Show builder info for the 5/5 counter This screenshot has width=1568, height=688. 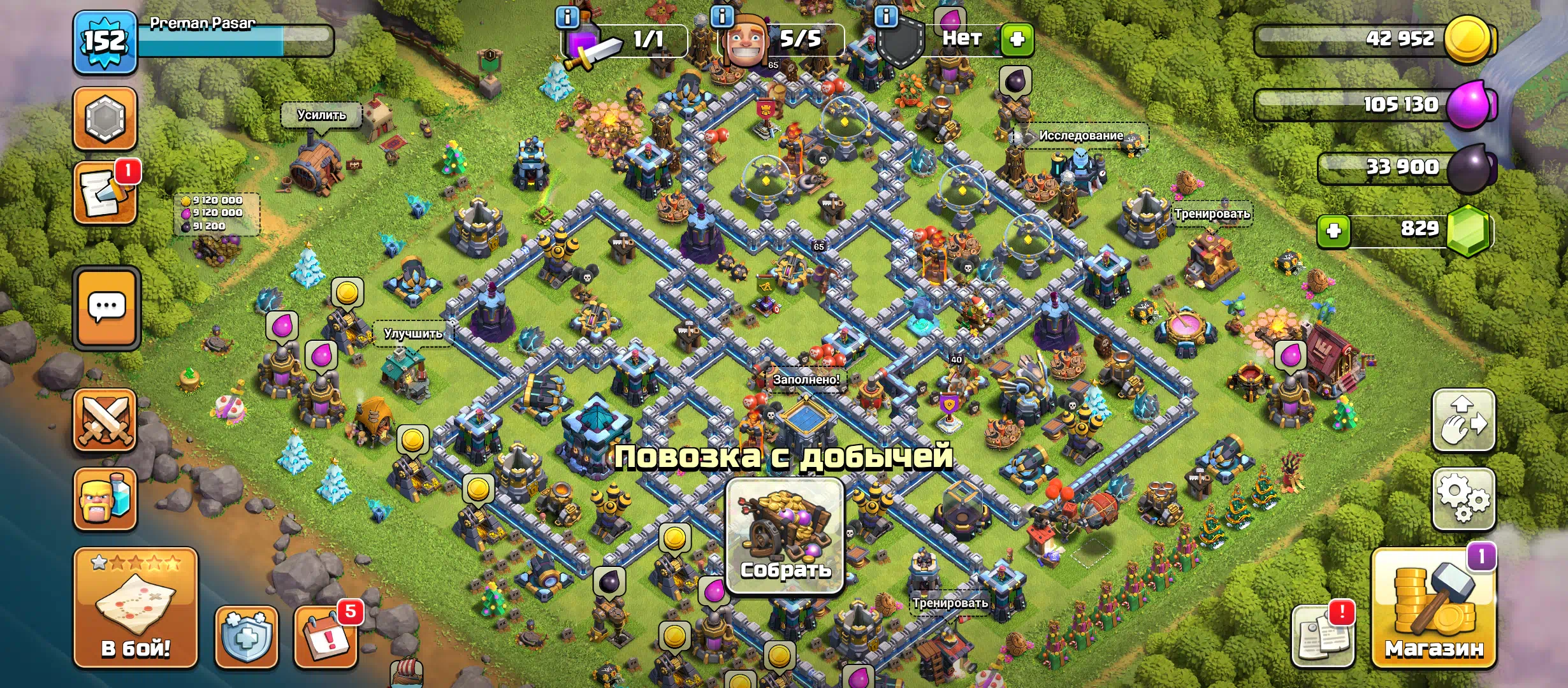722,17
